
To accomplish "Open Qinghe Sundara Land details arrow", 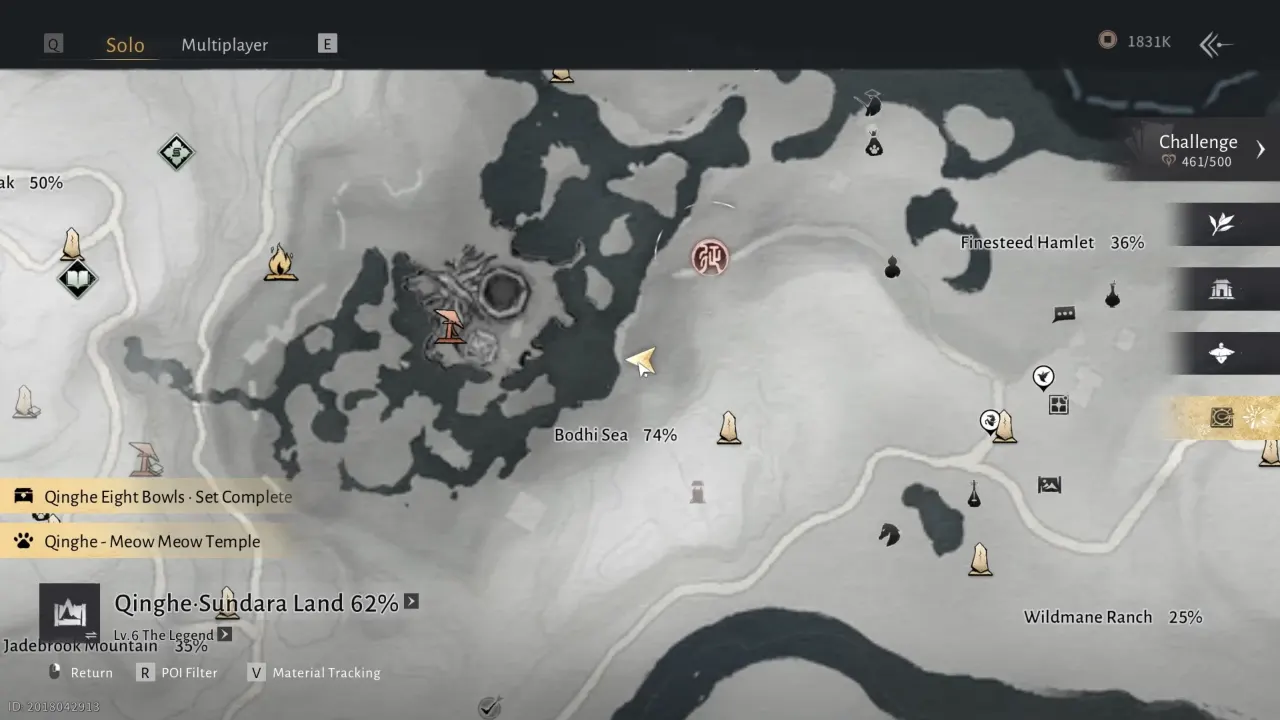I will tap(410, 602).
